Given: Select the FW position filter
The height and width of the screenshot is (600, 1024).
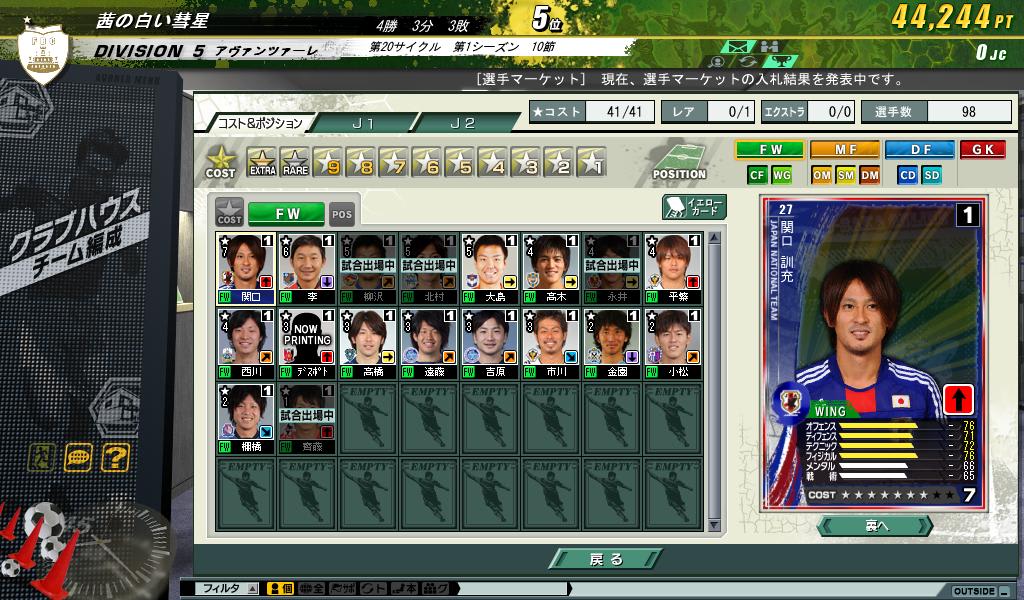Looking at the screenshot, I should point(769,150).
